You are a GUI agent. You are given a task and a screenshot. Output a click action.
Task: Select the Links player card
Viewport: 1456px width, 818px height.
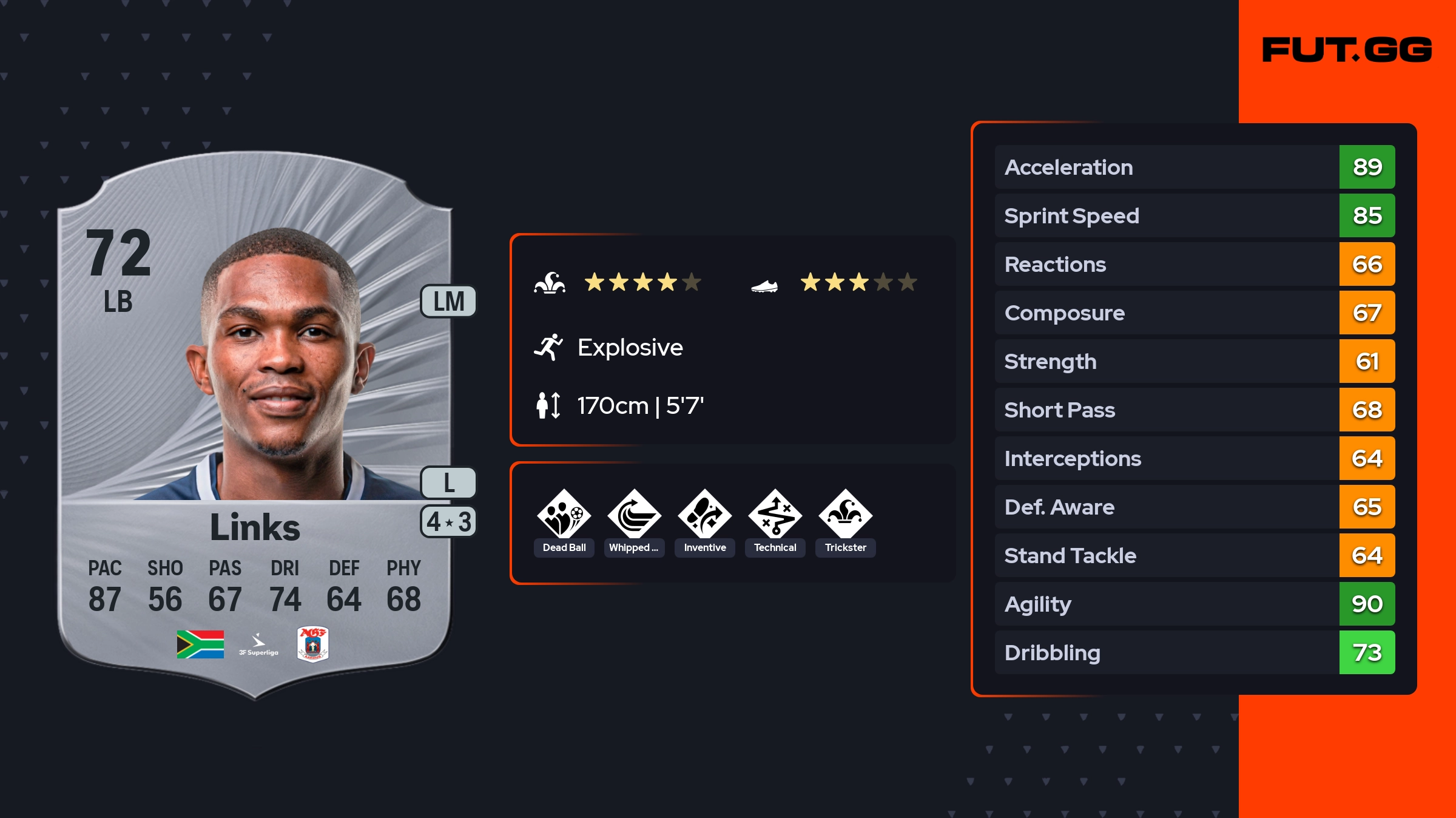(x=255, y=425)
